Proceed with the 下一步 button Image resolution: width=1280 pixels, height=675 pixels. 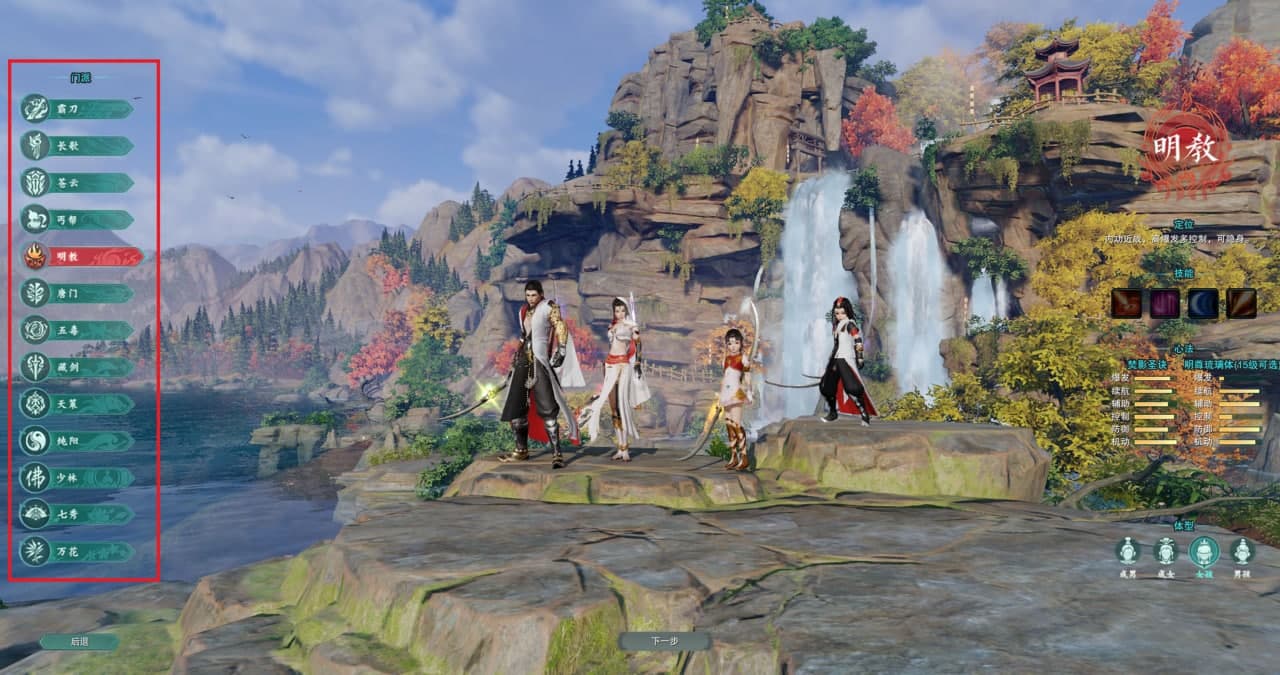pos(664,641)
